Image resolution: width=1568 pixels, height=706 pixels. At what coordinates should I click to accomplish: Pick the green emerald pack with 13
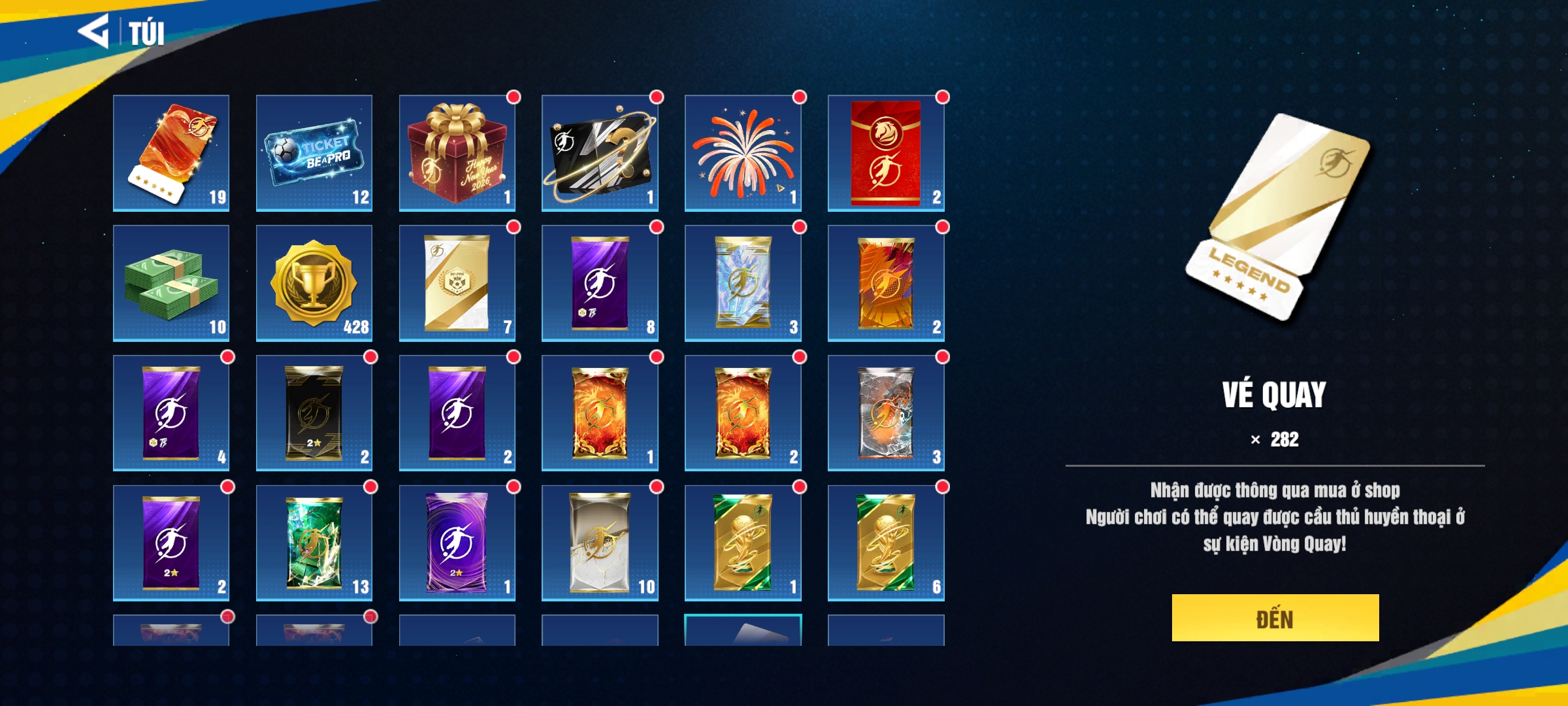pos(314,543)
